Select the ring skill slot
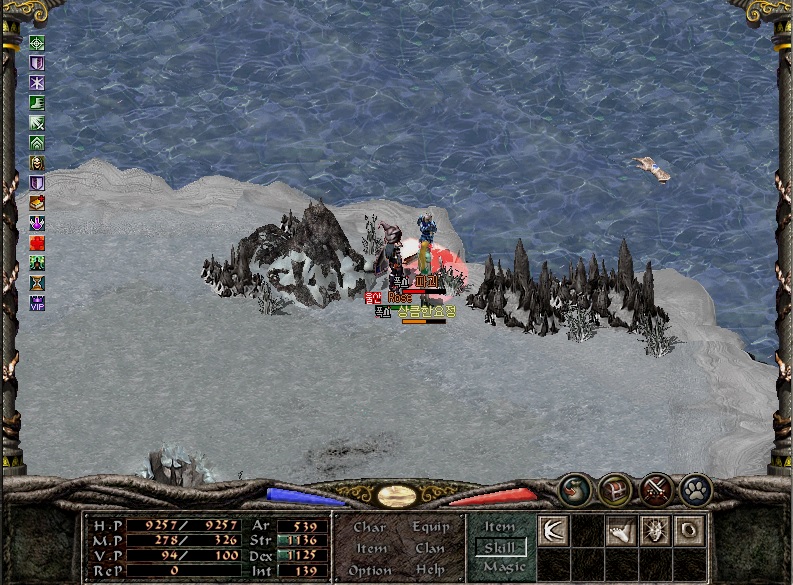The image size is (793, 585). pyautogui.click(x=689, y=530)
